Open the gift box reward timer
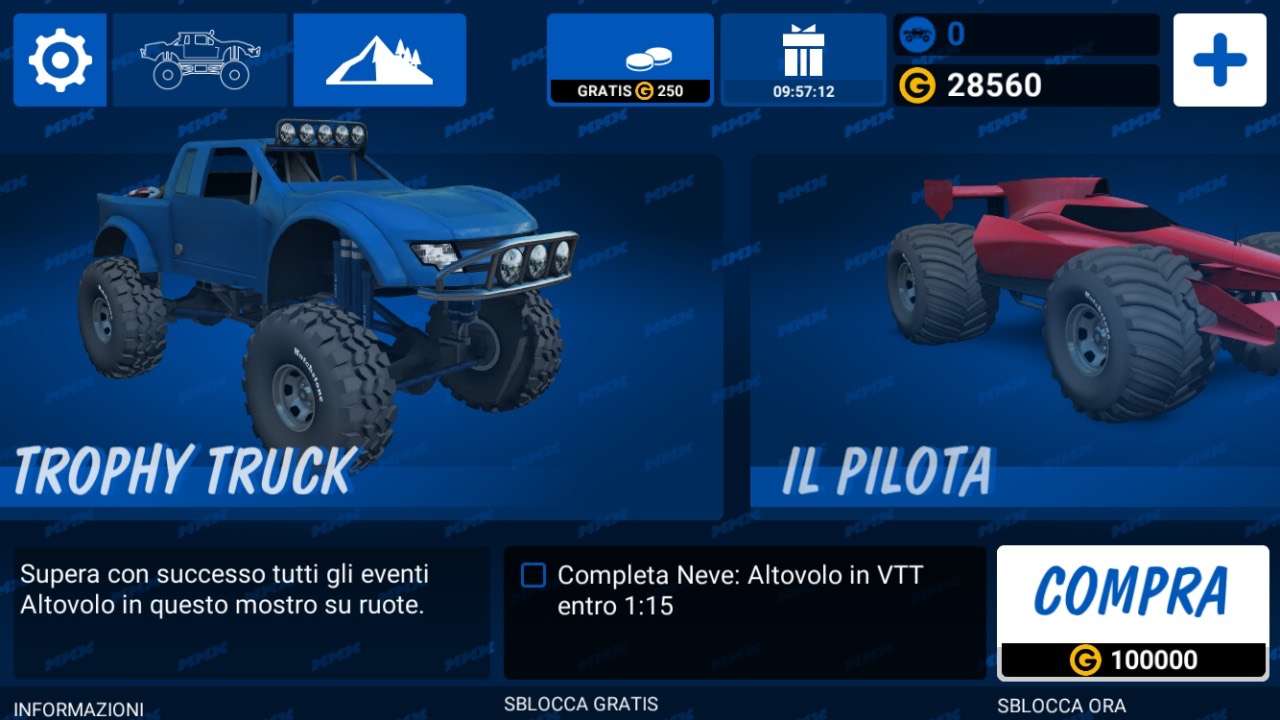Screen dimensions: 1280x720 803,60
